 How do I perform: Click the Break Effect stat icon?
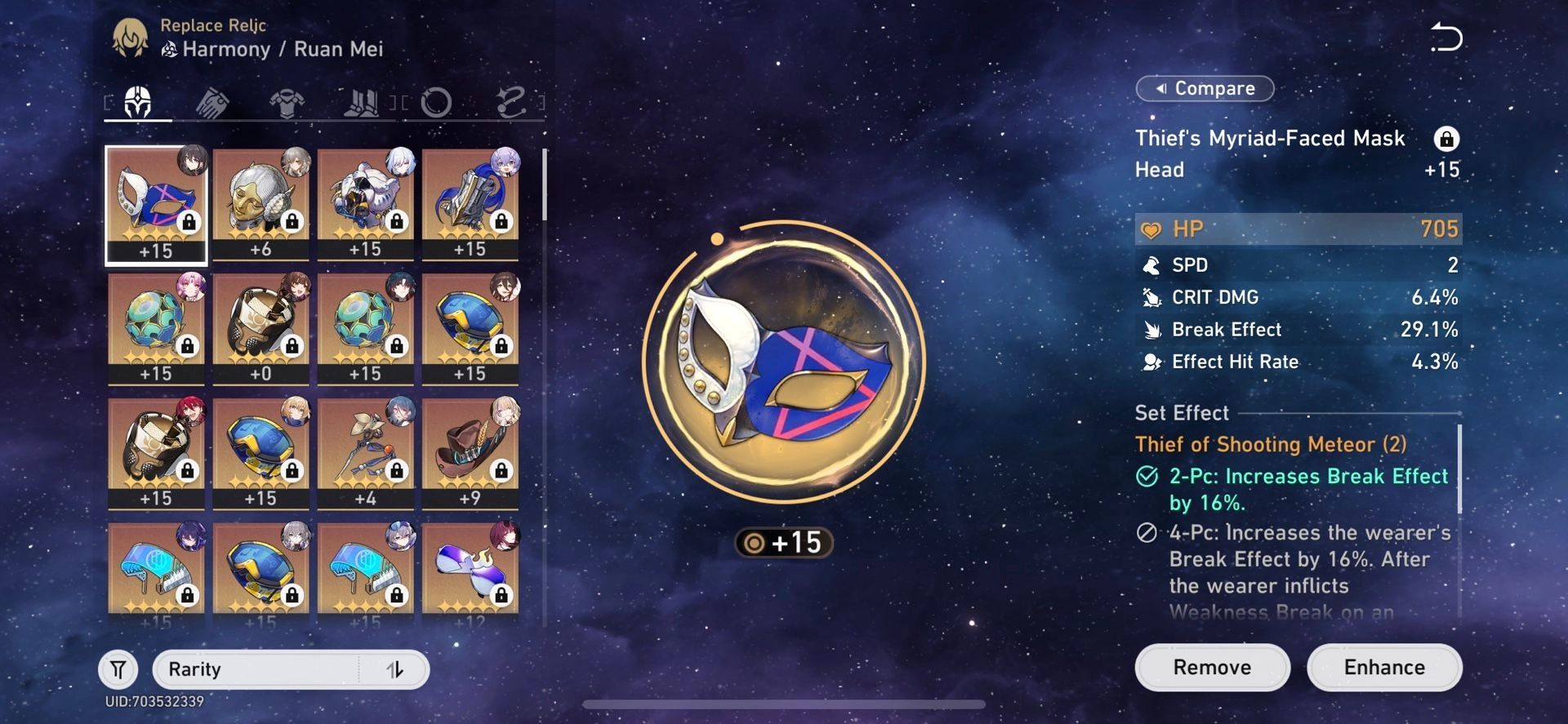click(1151, 329)
